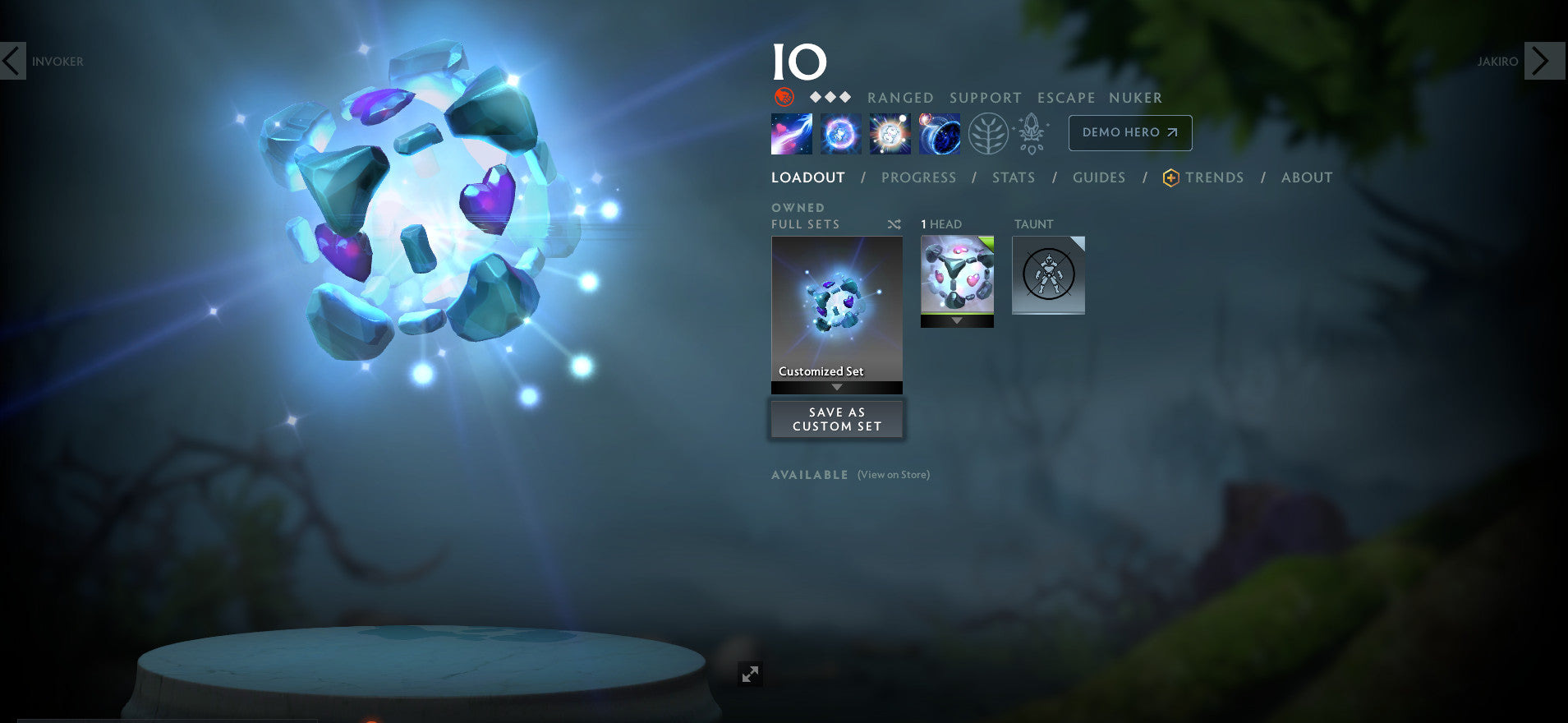Select the empty TAUNT slot
The image size is (1568, 723).
(1048, 275)
